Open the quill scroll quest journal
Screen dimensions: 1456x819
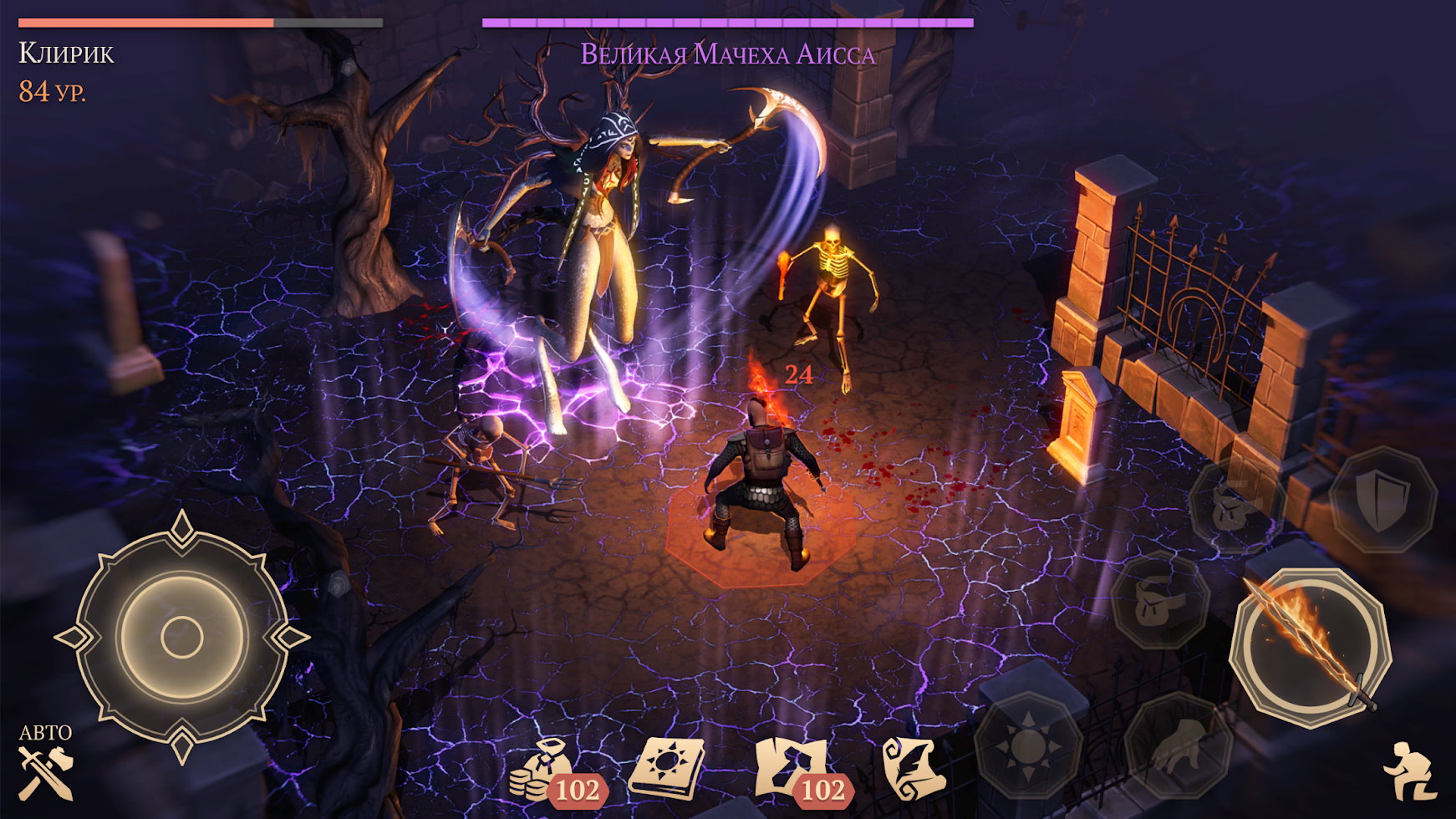[x=913, y=767]
